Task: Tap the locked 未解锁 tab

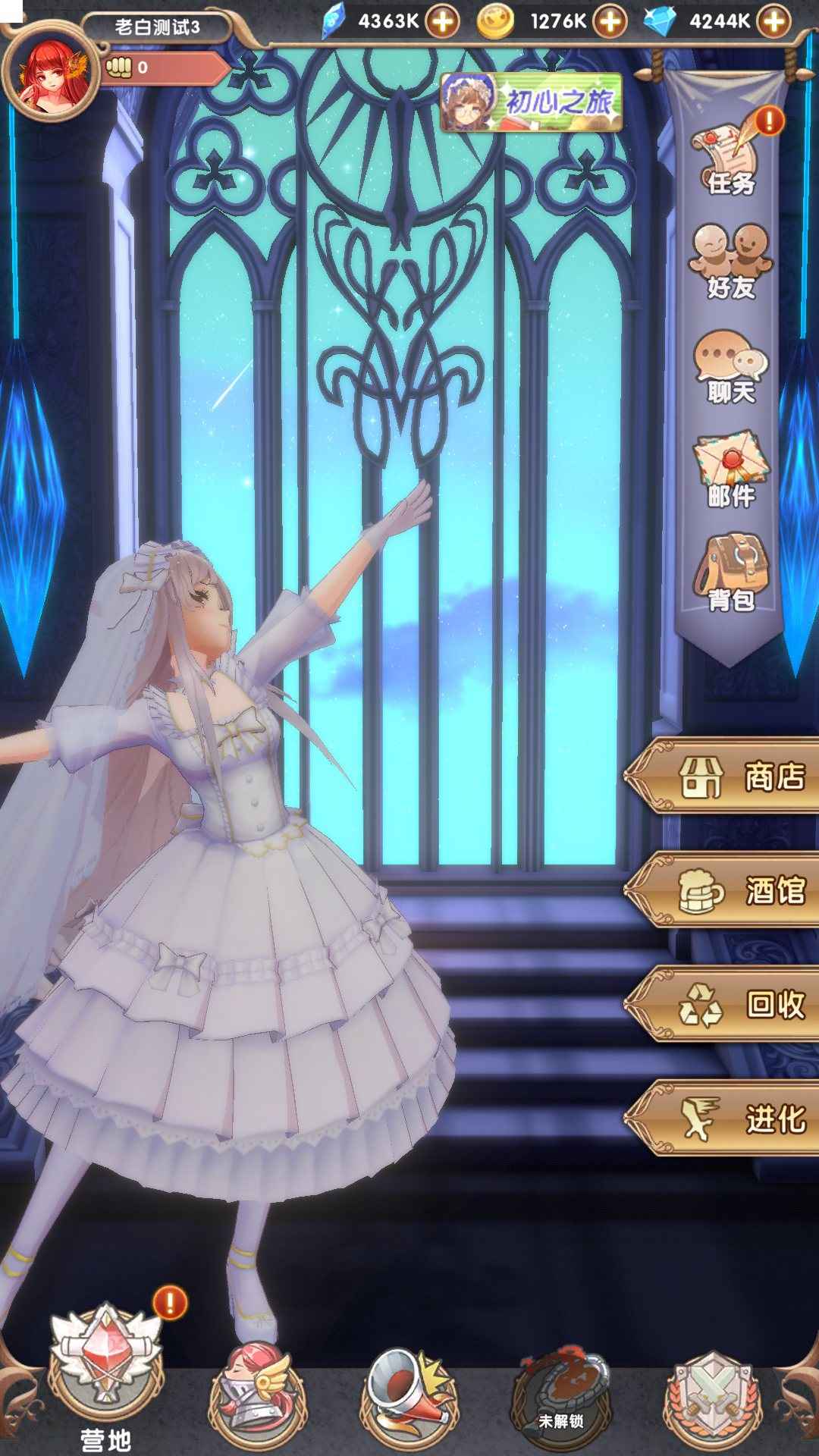Action: 561,1388
